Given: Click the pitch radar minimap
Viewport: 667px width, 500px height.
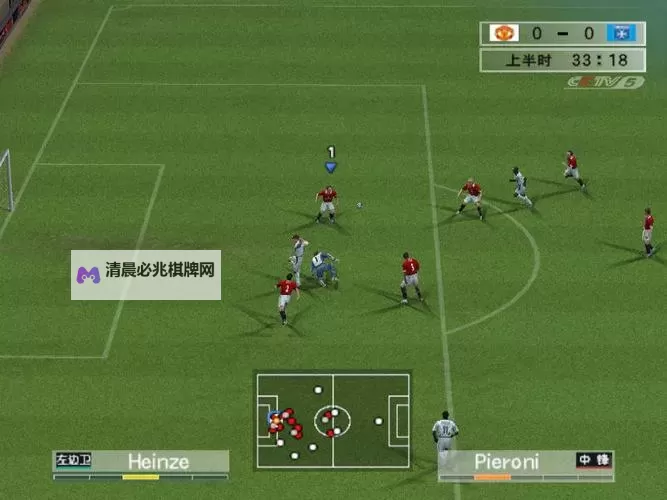Looking at the screenshot, I should (x=332, y=421).
